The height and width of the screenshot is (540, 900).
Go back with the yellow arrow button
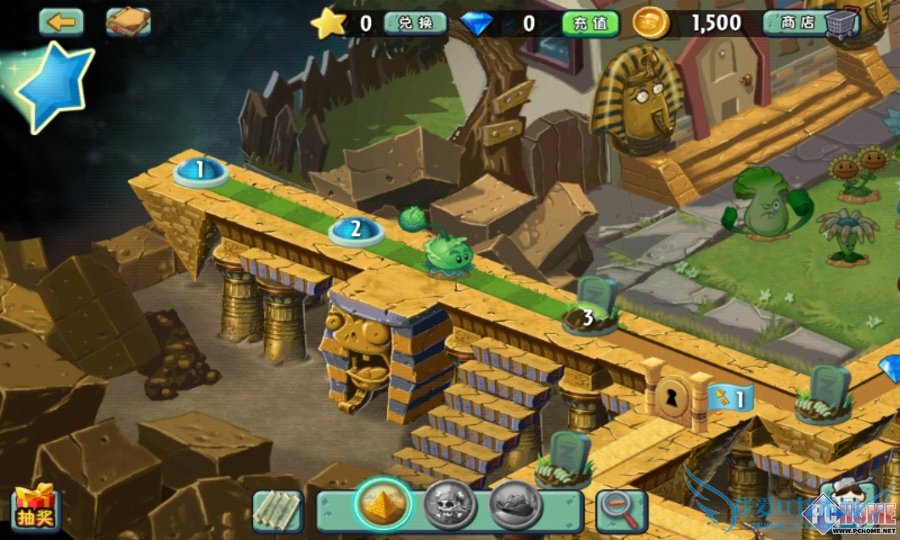point(60,21)
